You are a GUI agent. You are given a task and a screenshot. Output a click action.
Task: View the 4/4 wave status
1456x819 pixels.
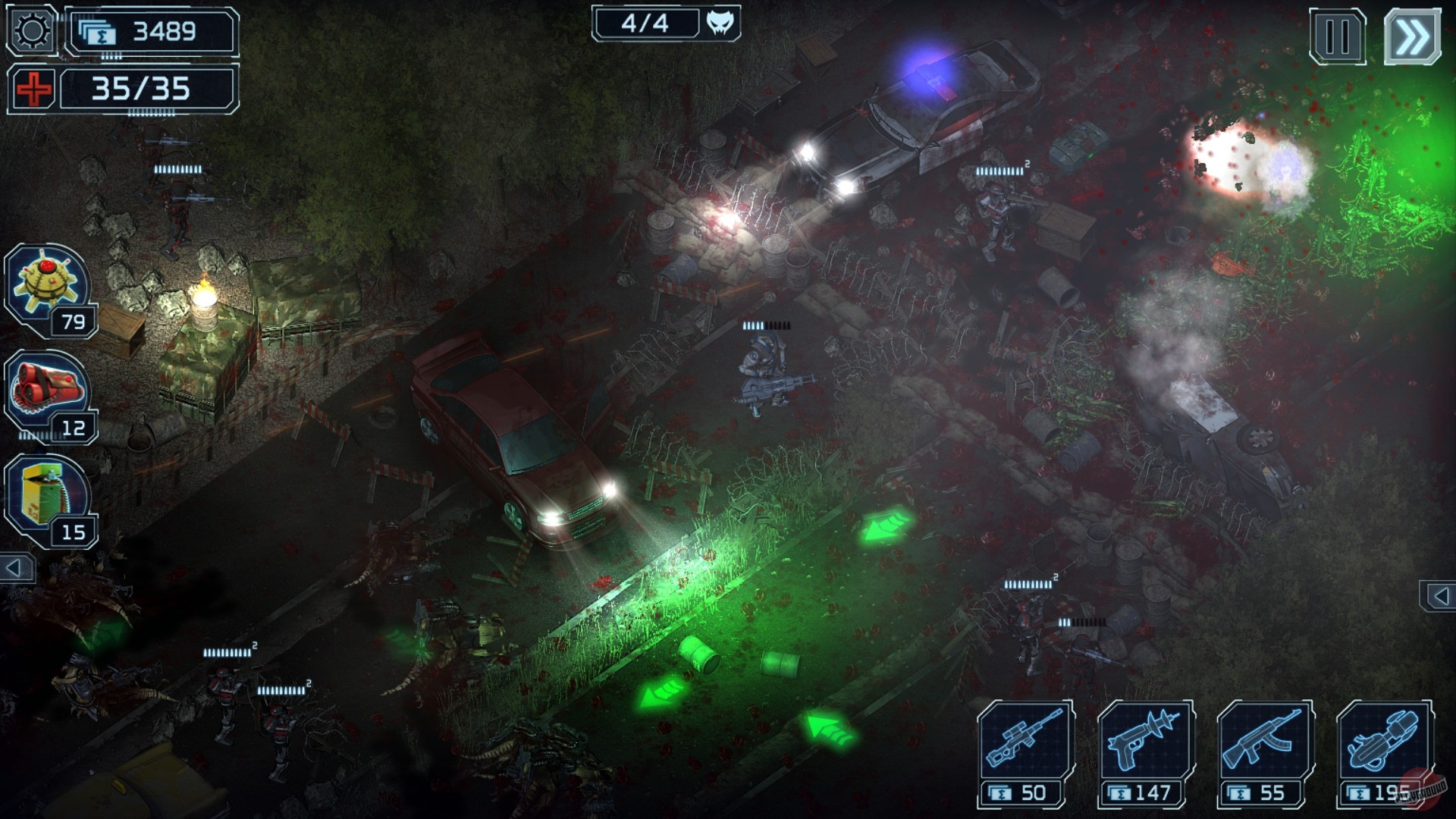click(x=645, y=21)
